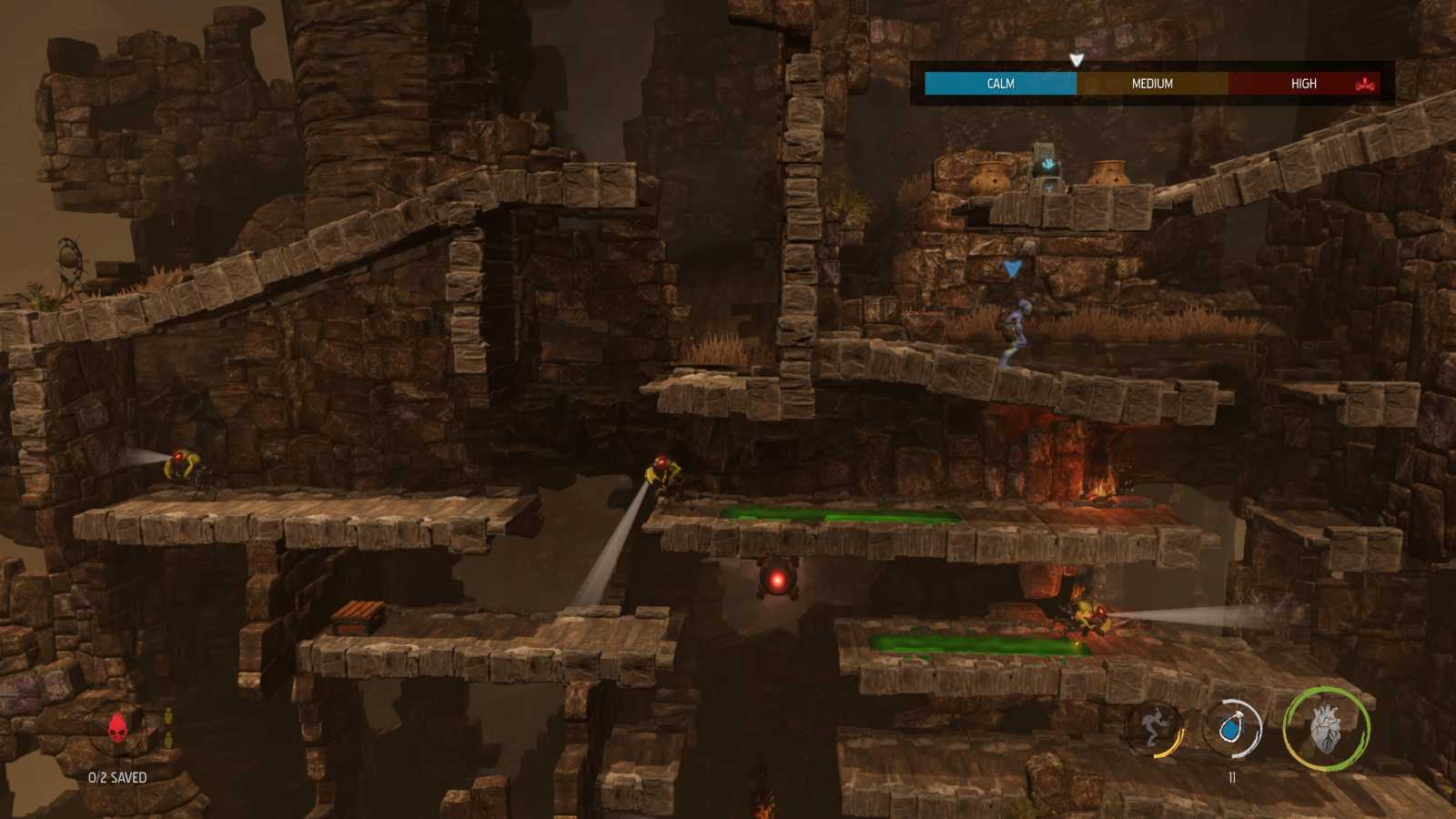Click the white arrow above the alertness meter
Screen dimensions: 1456x819
1077,57
